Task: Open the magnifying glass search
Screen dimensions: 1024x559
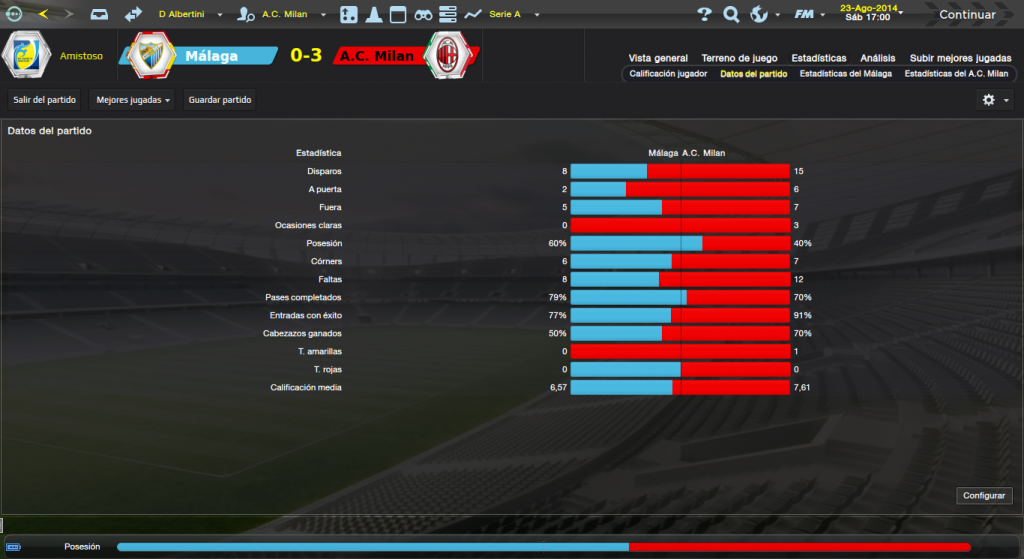Action: [731, 15]
